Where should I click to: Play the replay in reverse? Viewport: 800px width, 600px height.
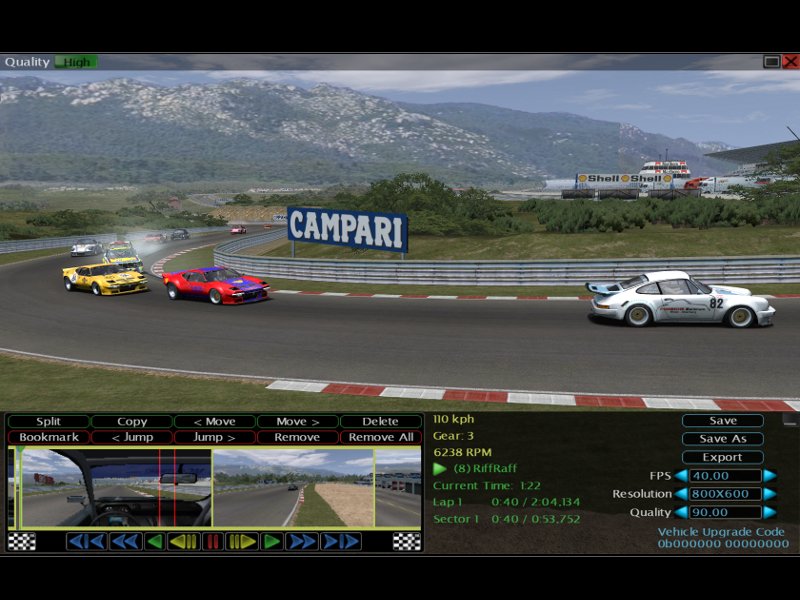pyautogui.click(x=154, y=541)
